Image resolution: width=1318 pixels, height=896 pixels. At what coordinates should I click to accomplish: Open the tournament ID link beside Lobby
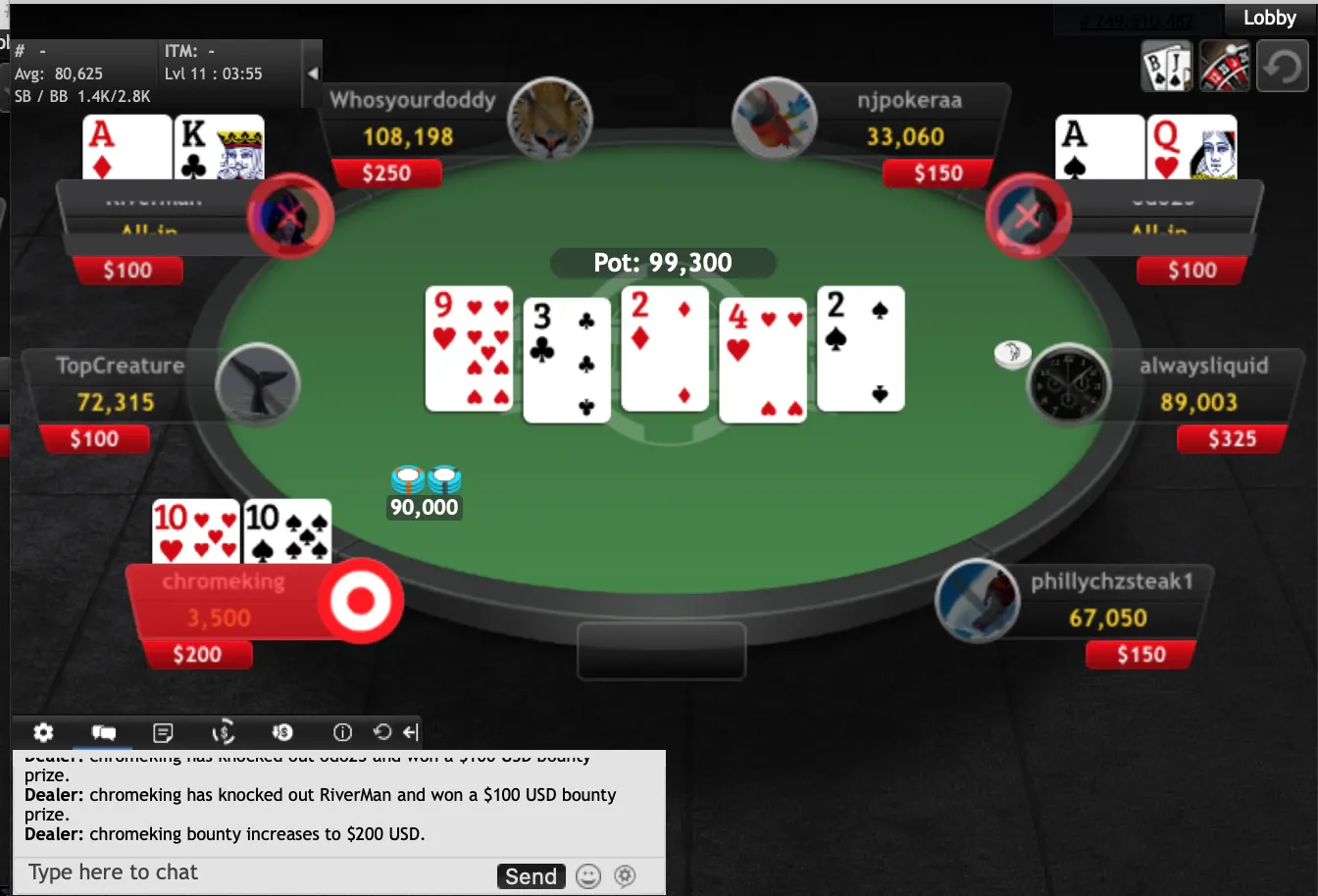[1136, 20]
